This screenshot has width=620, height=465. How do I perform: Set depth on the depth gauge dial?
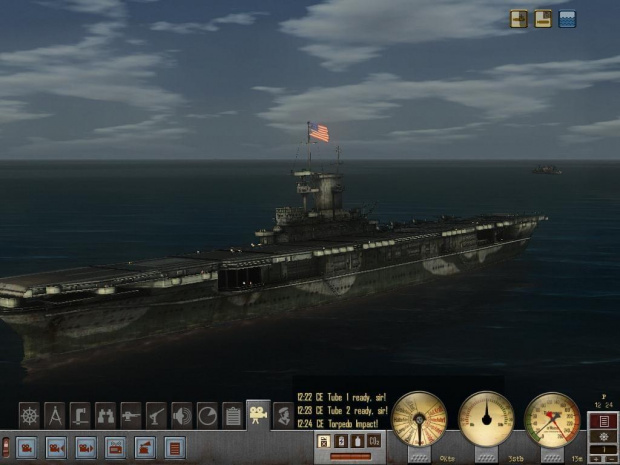tap(552, 419)
